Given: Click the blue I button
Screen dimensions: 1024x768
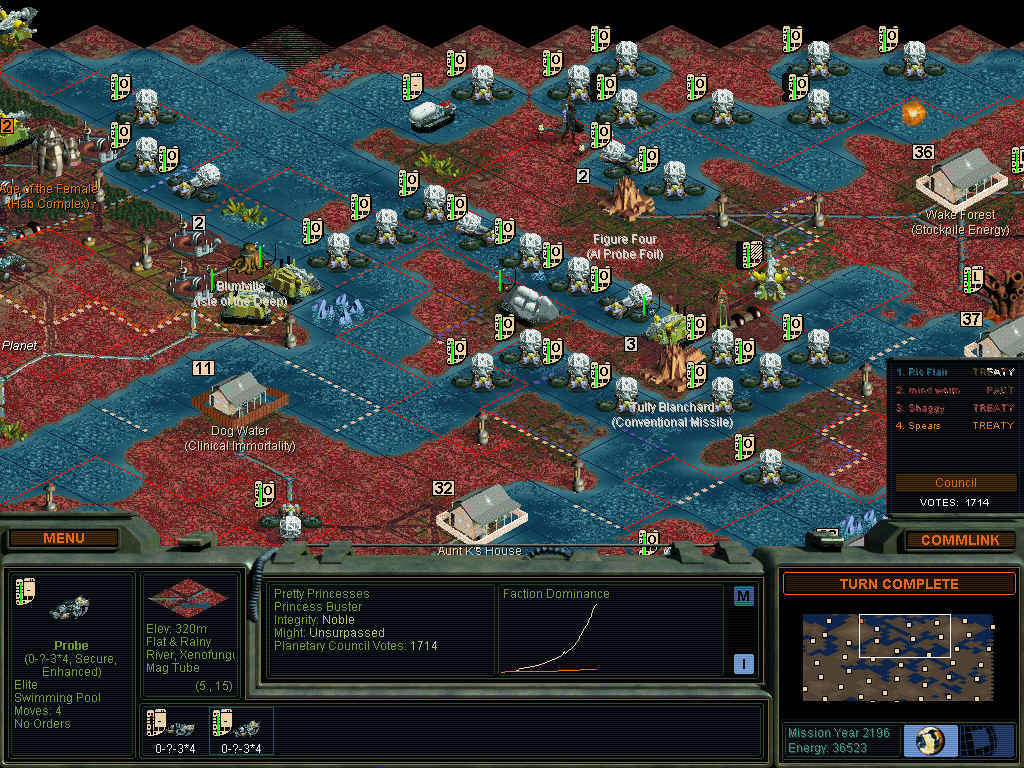Looking at the screenshot, I should point(743,663).
